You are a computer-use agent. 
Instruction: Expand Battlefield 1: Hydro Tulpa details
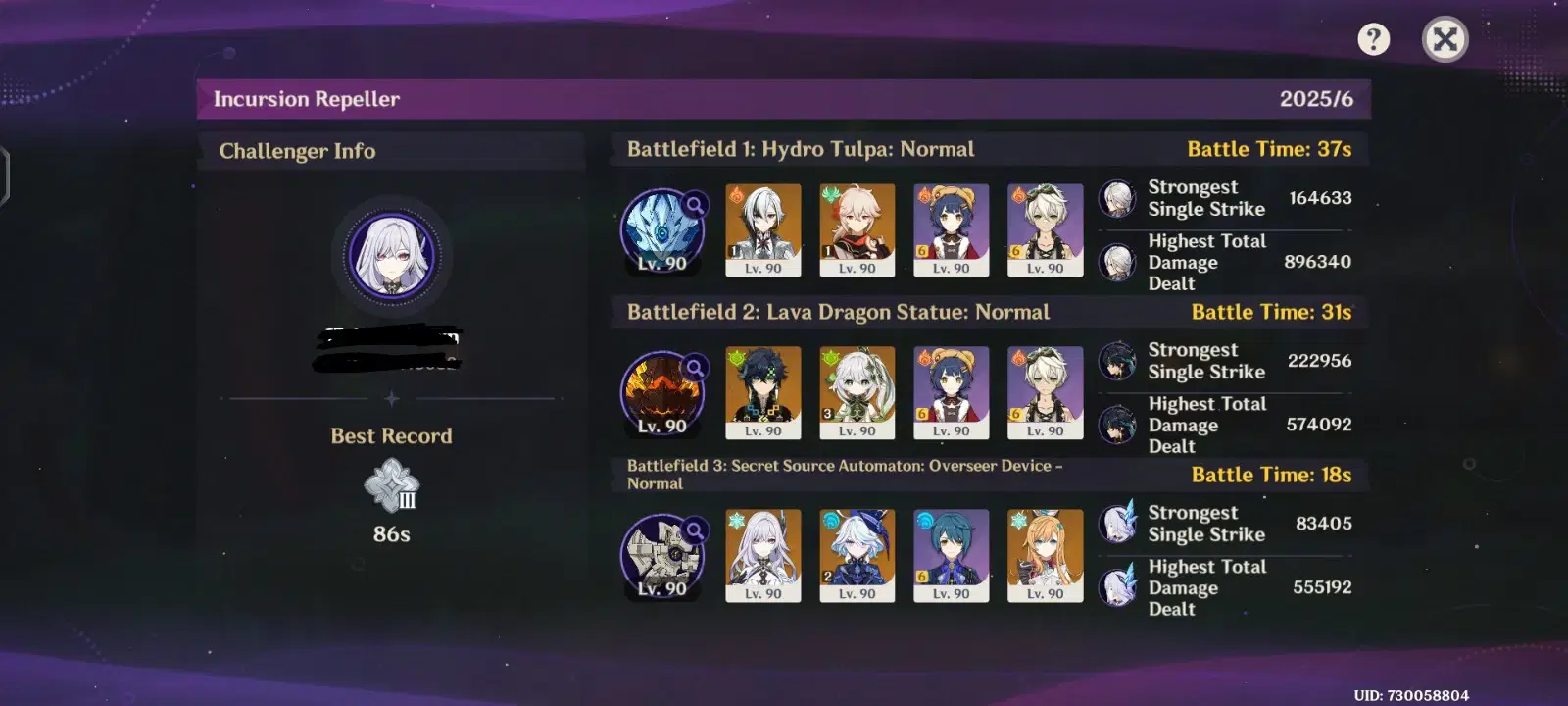800,149
